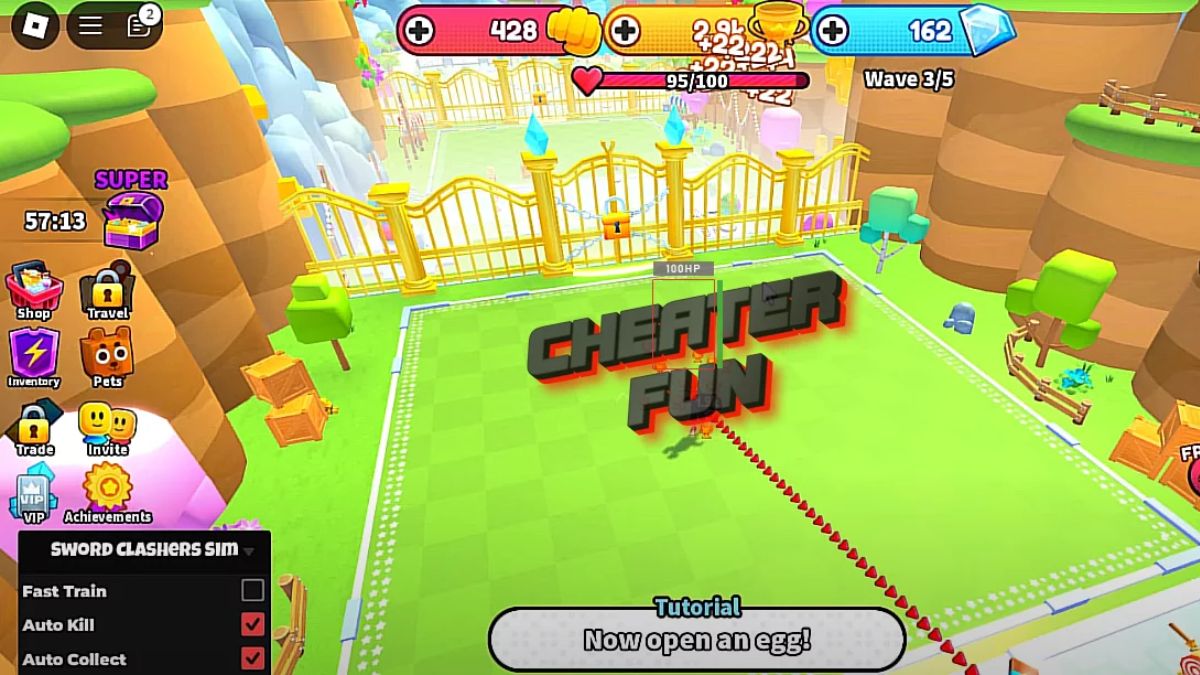This screenshot has width=1200, height=675.
Task: Show the Inventory panel
Action: click(34, 357)
